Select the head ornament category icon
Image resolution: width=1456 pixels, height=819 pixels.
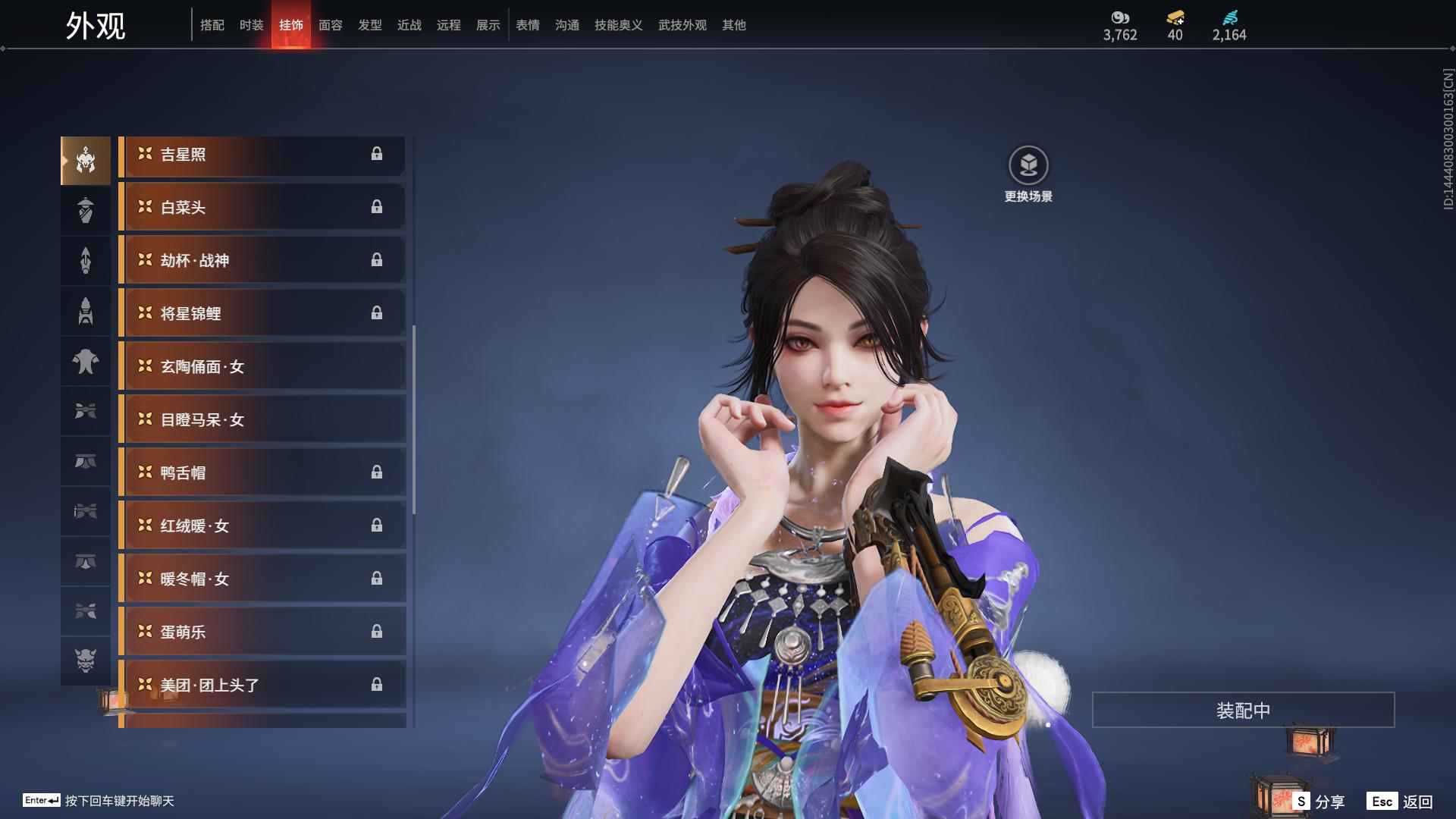tap(86, 159)
